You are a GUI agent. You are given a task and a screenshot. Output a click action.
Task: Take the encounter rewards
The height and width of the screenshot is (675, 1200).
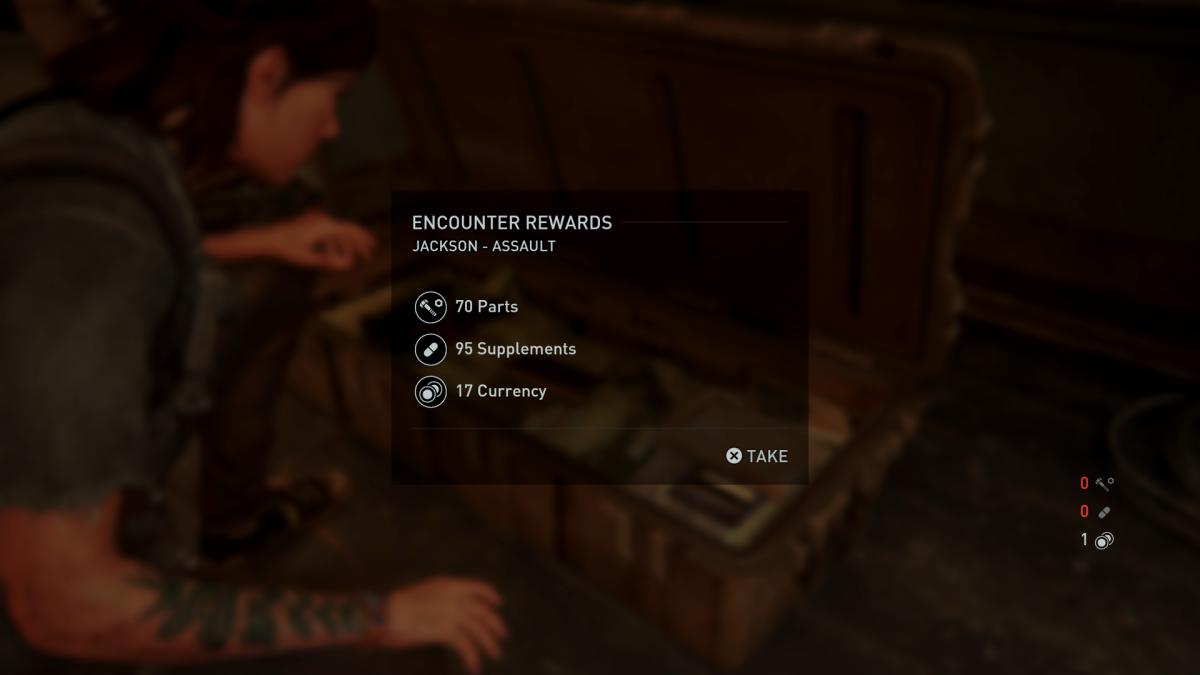click(x=757, y=456)
